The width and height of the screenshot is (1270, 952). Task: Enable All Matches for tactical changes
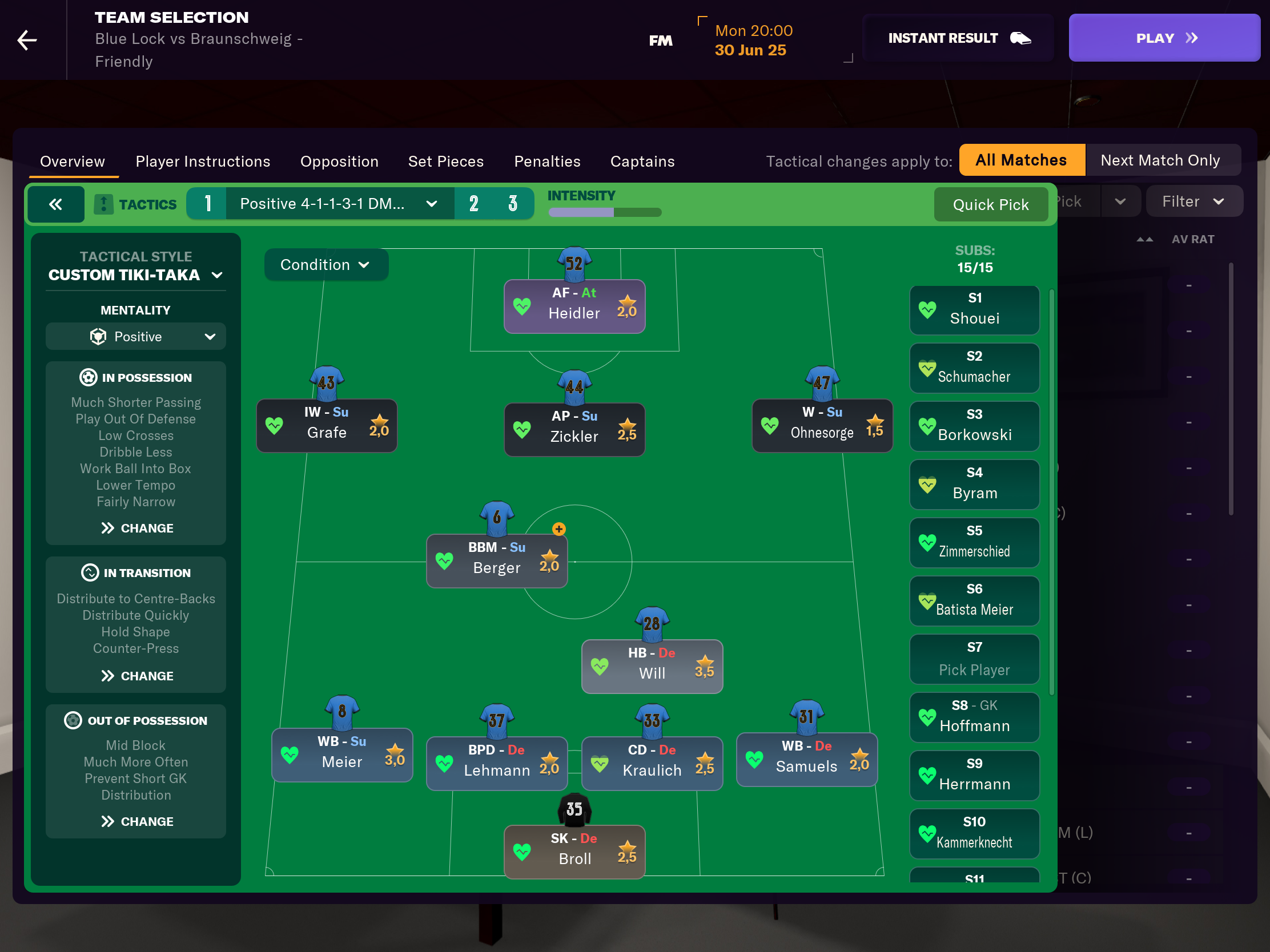[1022, 160]
